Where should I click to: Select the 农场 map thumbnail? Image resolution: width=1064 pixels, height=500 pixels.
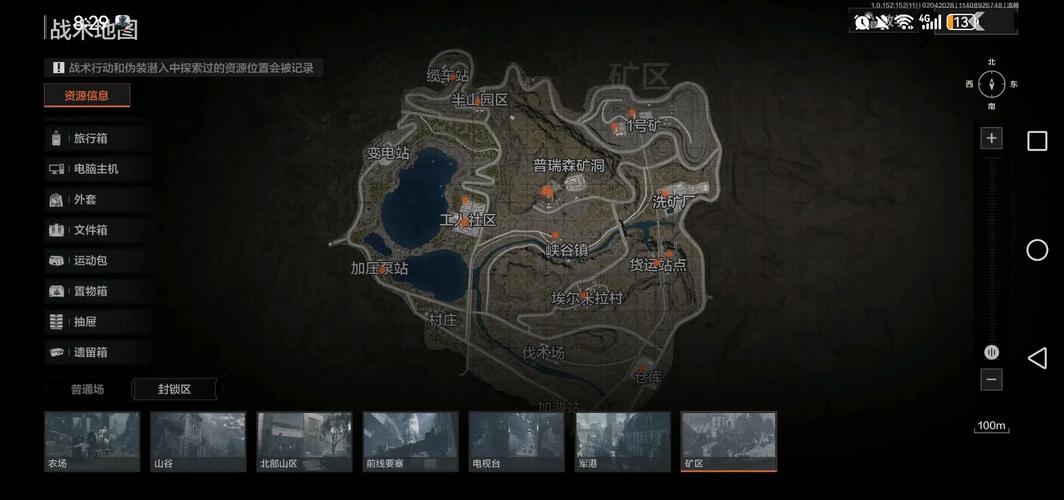click(x=92, y=441)
